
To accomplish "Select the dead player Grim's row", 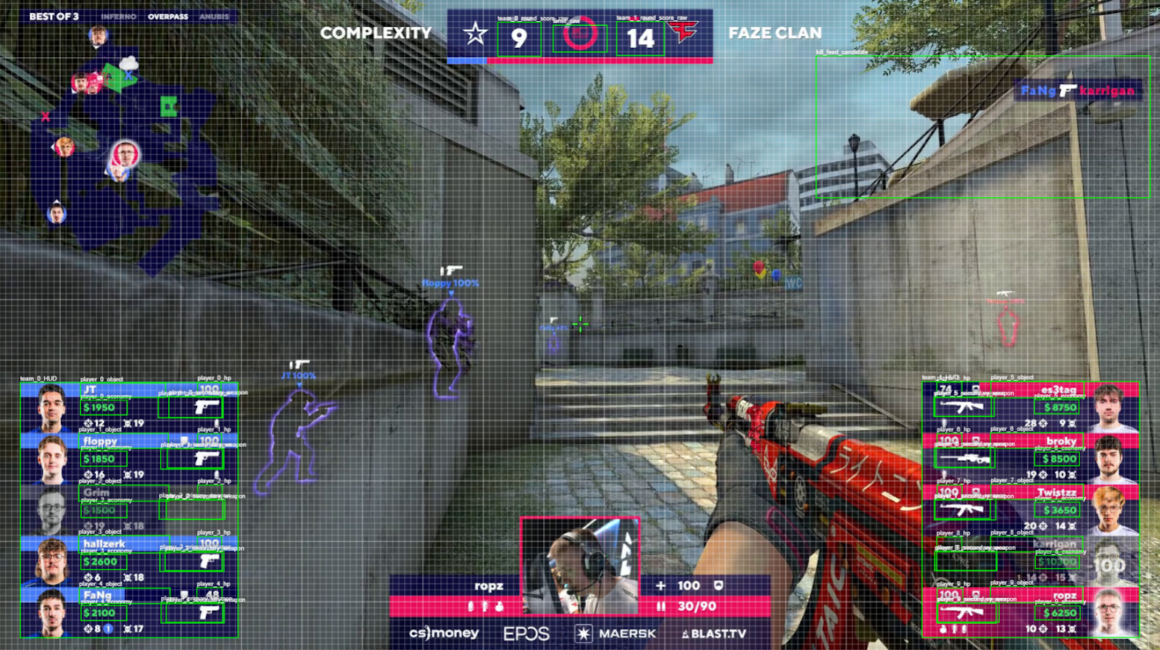I will (x=130, y=510).
